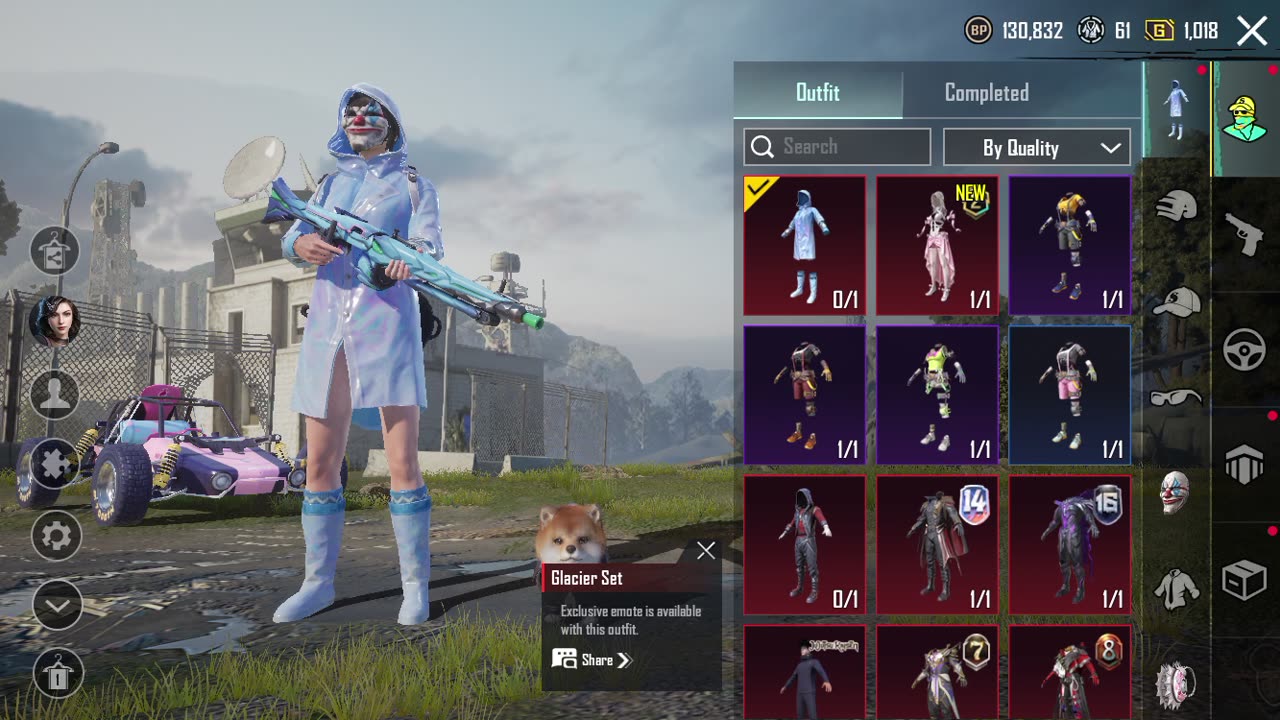Pick the purple outfit with the 16 badge

1070,545
